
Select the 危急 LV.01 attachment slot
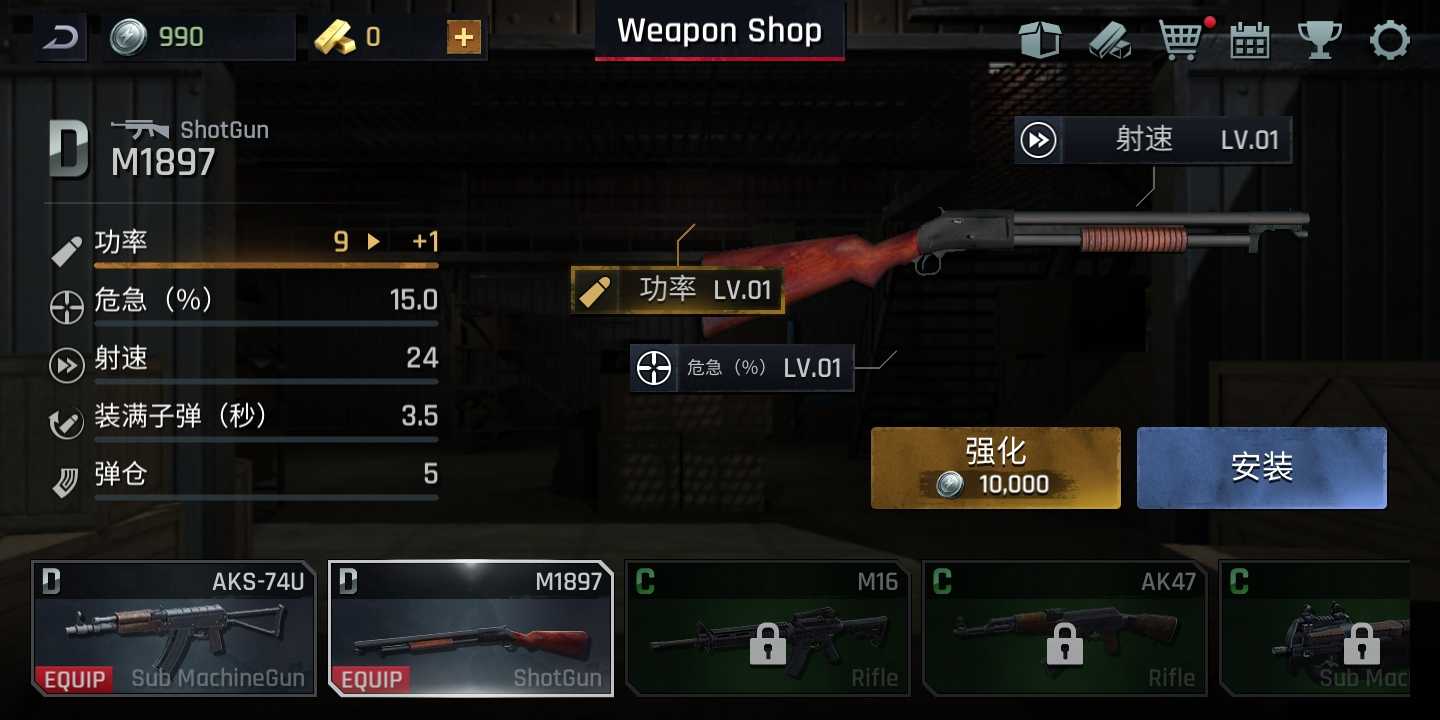coord(741,367)
